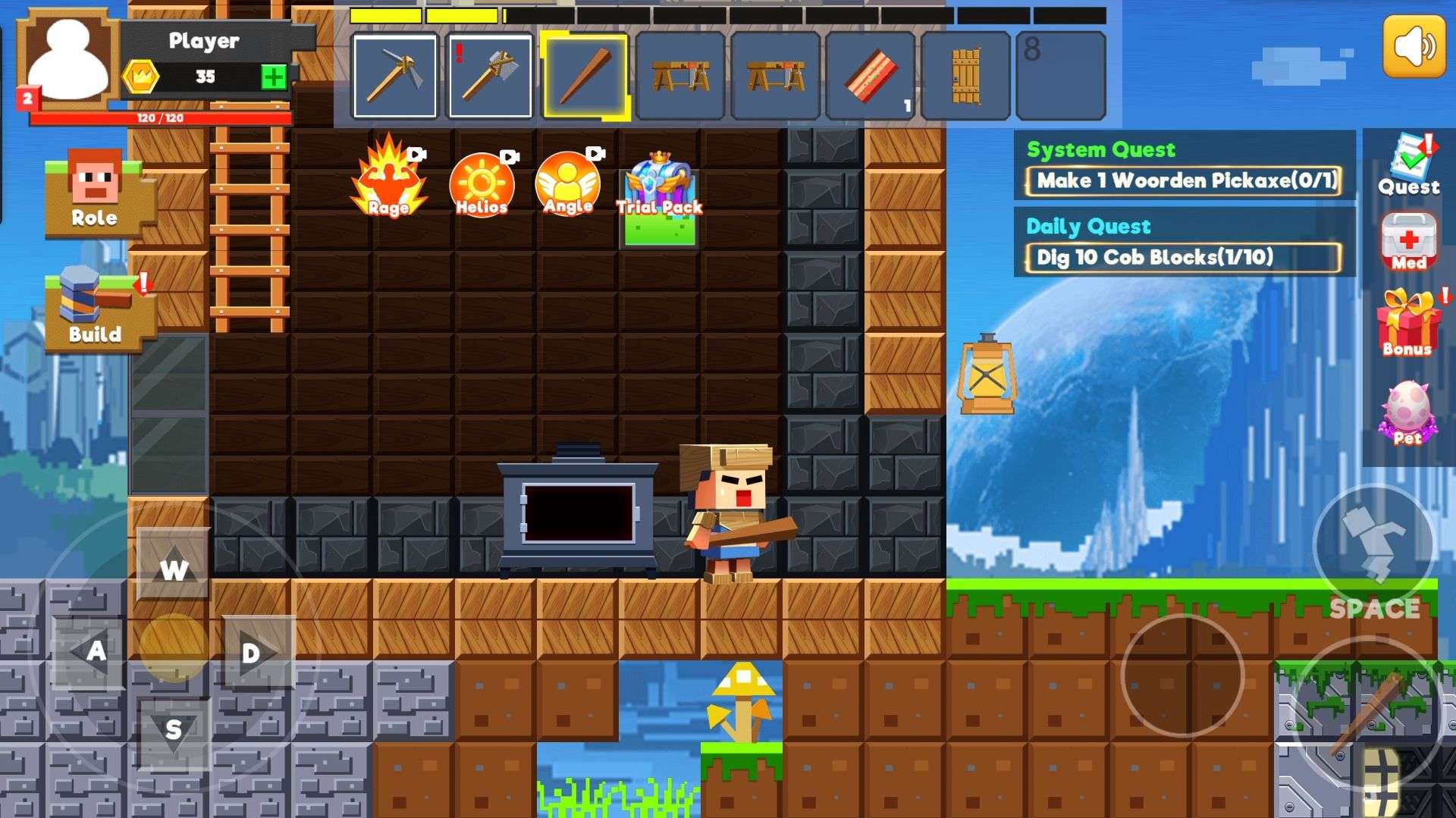Select the wooden door hotbar slot
The height and width of the screenshot is (818, 1456).
click(965, 76)
